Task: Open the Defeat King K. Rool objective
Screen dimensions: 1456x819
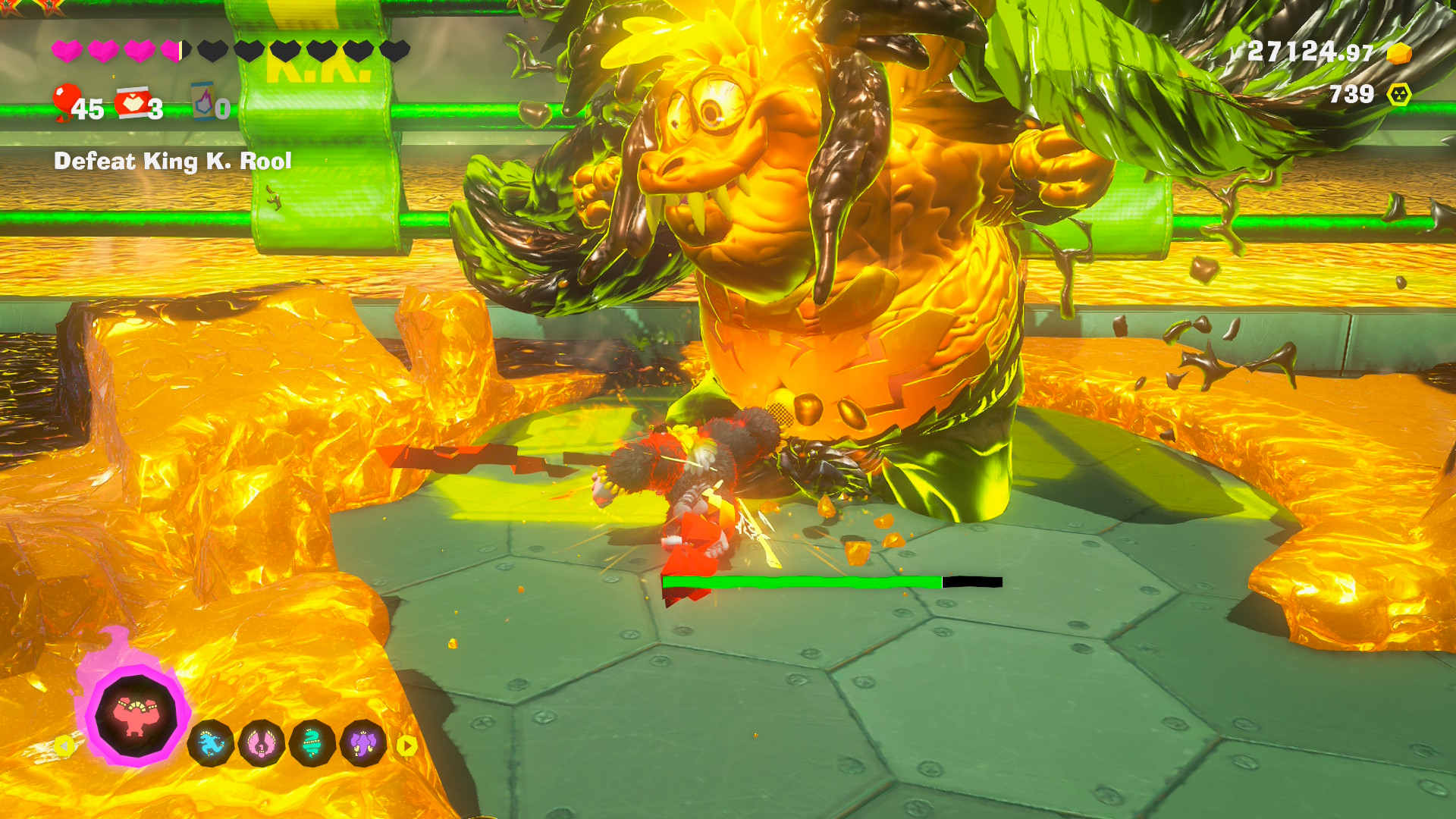Action: point(173,161)
